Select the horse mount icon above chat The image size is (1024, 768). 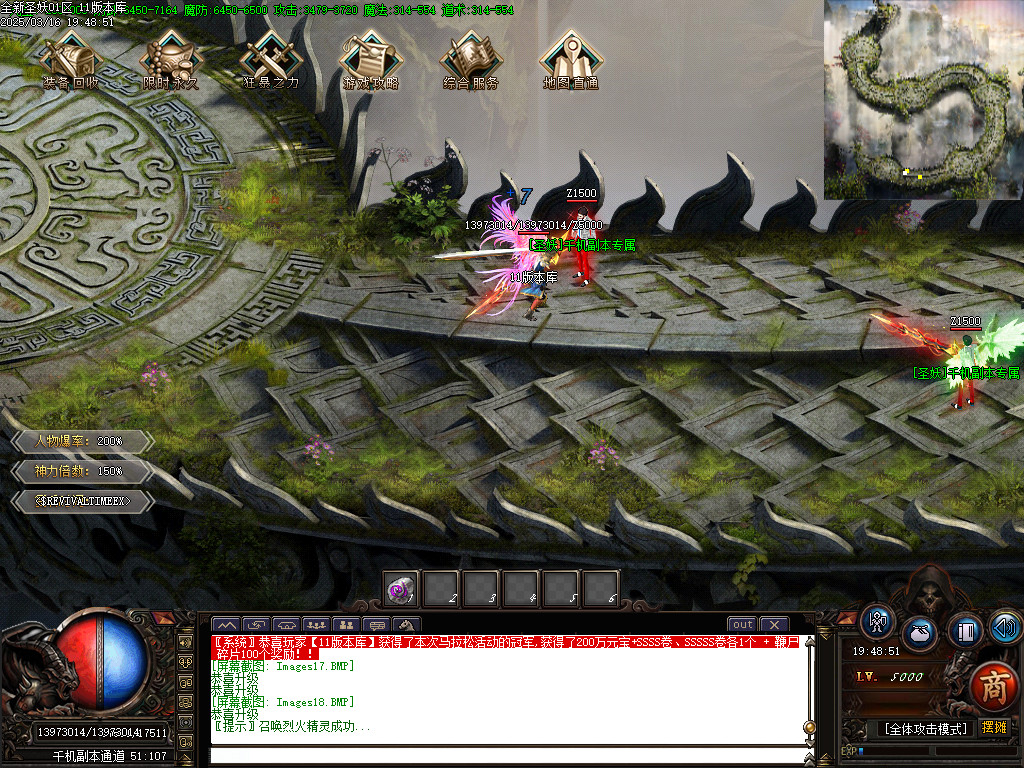(x=408, y=625)
